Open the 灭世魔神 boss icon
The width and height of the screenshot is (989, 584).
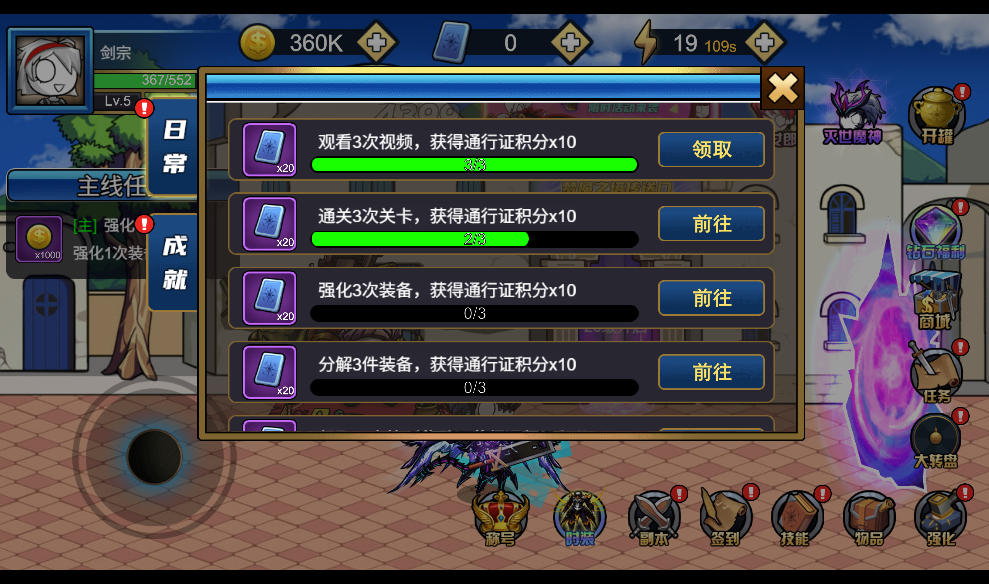point(853,112)
